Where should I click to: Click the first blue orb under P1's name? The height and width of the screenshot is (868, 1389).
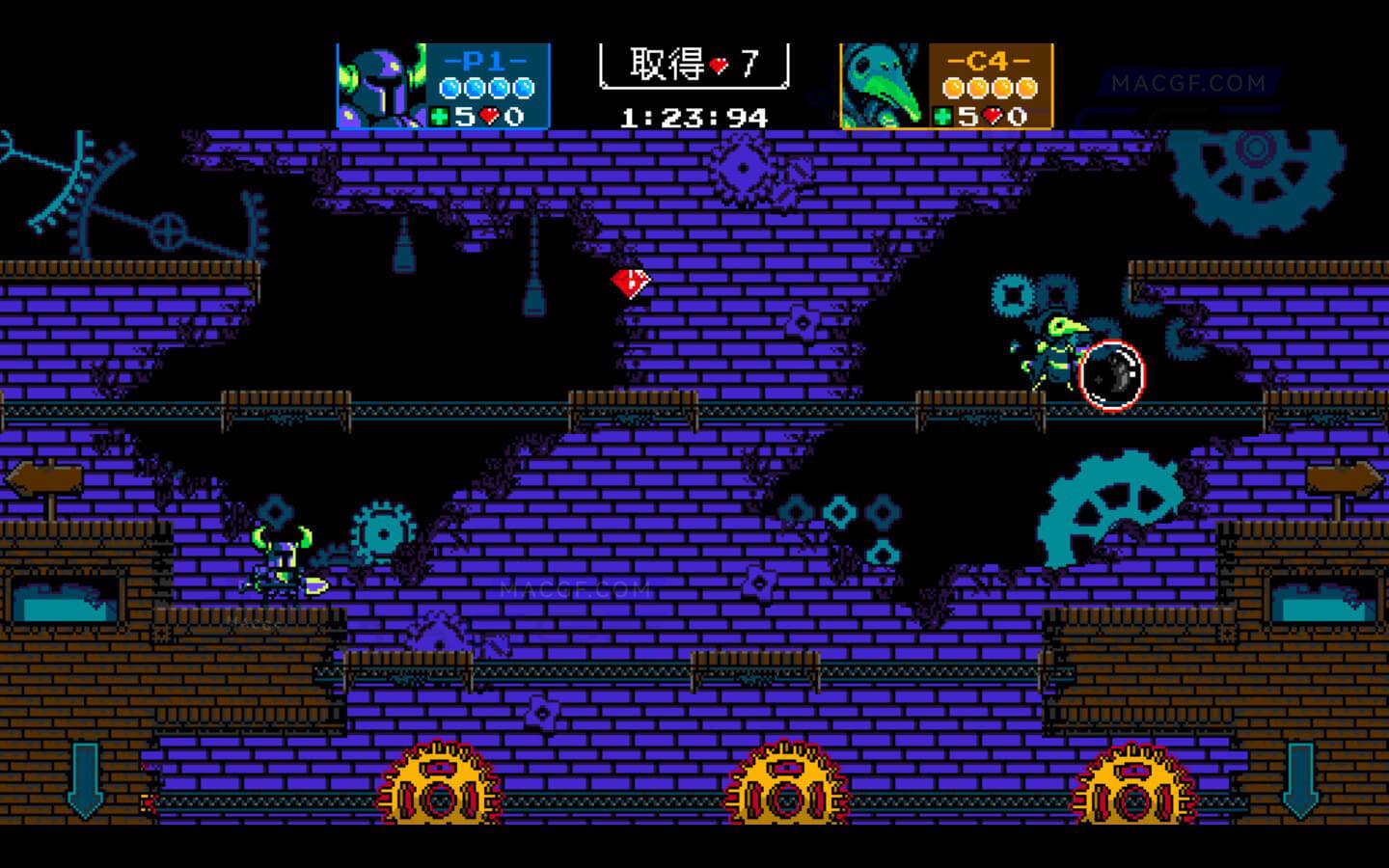(x=448, y=87)
